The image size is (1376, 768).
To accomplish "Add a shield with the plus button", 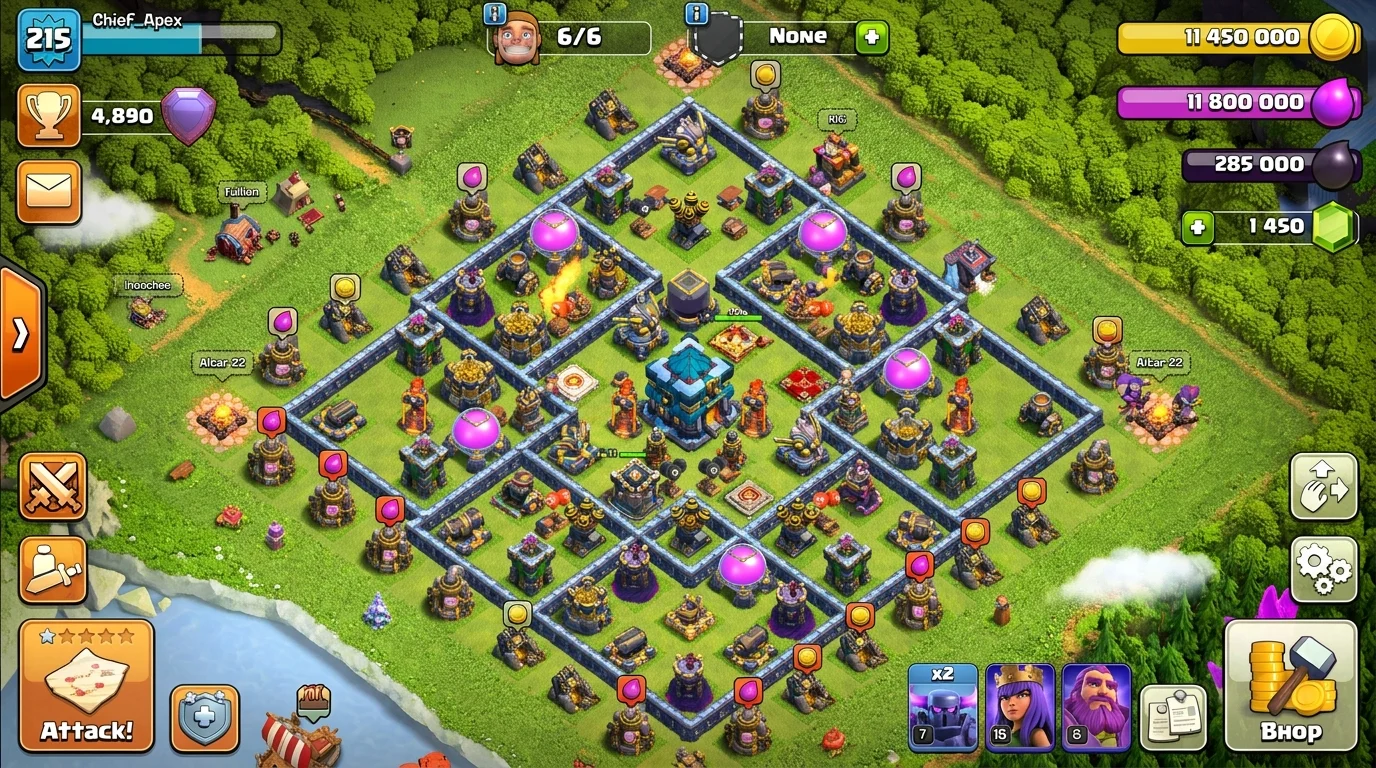I will pyautogui.click(x=871, y=37).
